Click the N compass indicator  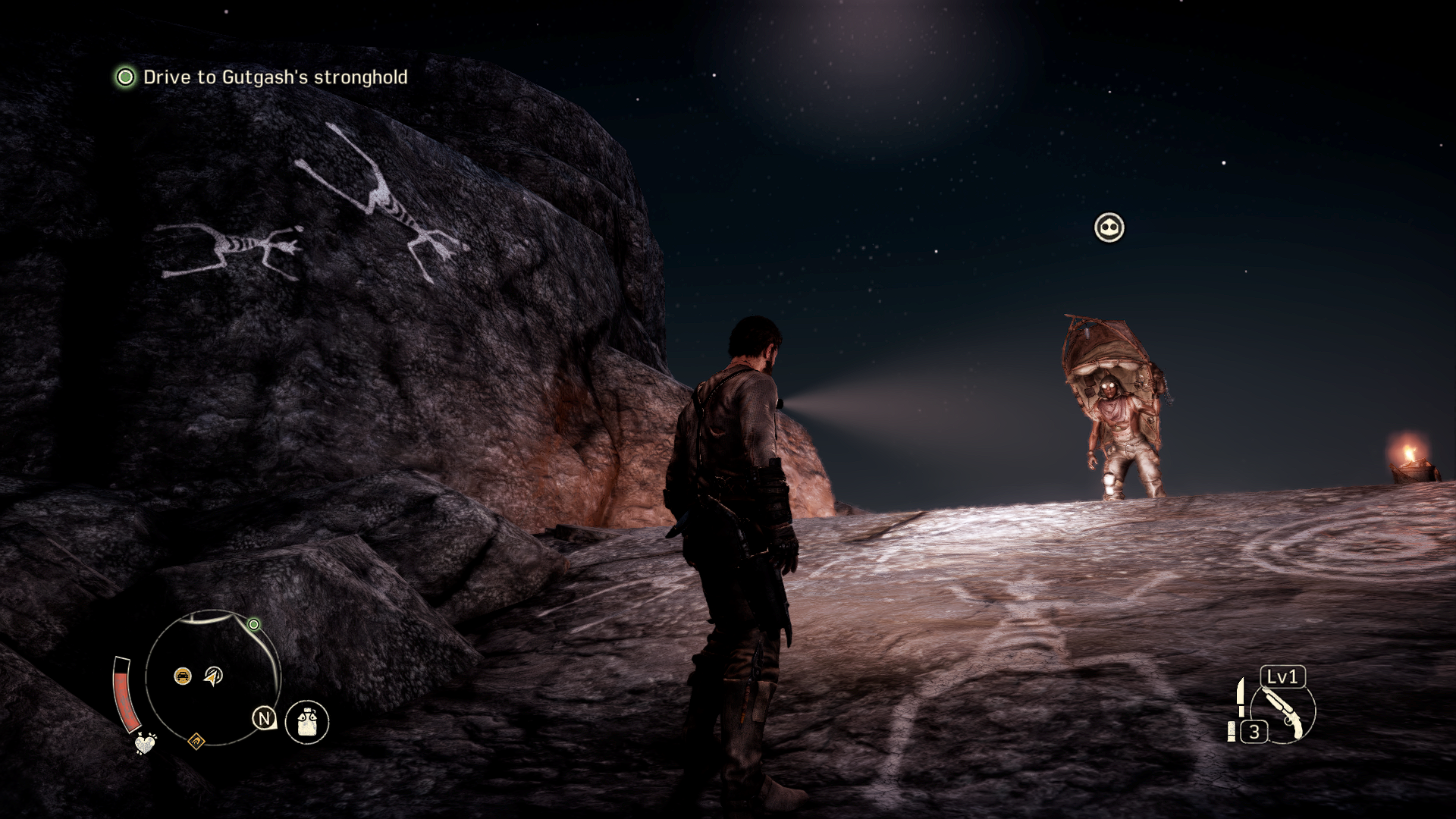(264, 718)
